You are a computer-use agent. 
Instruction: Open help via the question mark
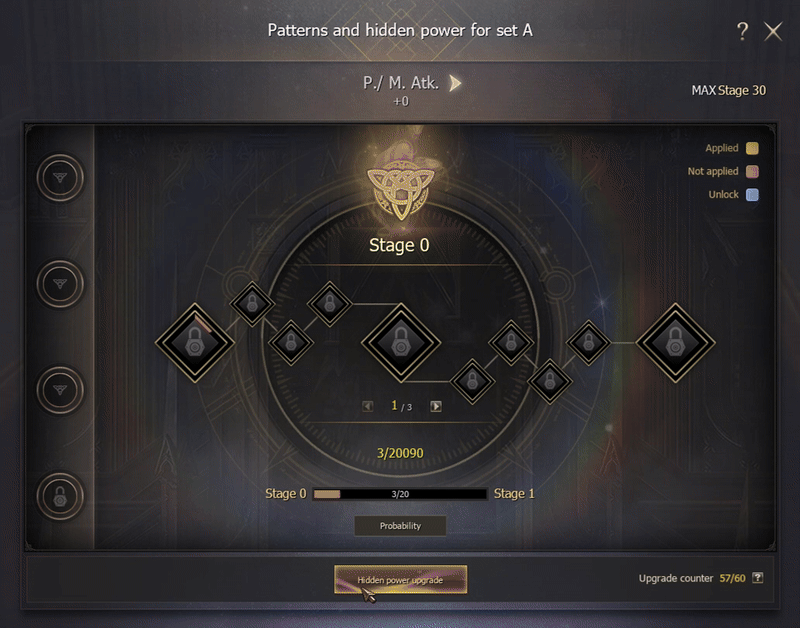point(742,32)
